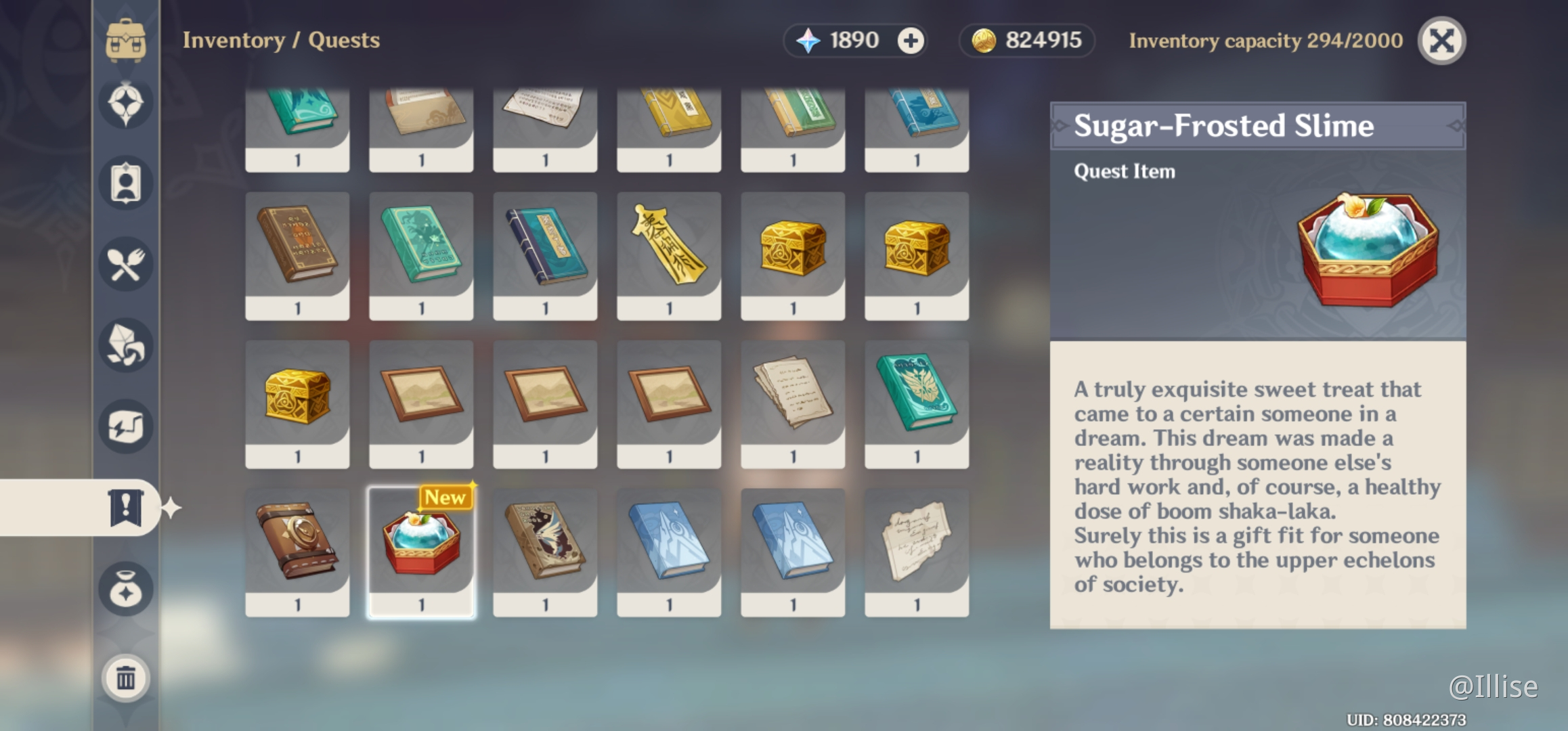
Task: Add more Primogems with the plus button
Action: click(911, 41)
